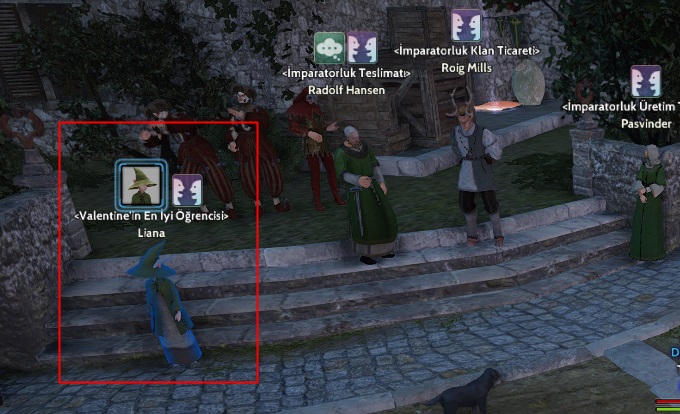Screen dimensions: 680x414
Task: Open Radolf Hansen's green speech bubble icon
Action: pyautogui.click(x=329, y=48)
